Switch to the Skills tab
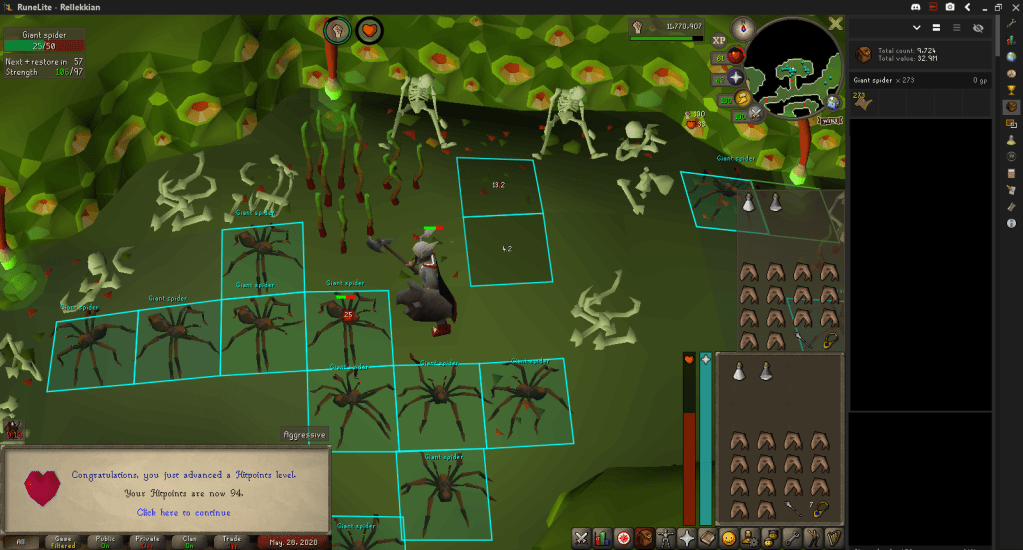 [x=603, y=538]
